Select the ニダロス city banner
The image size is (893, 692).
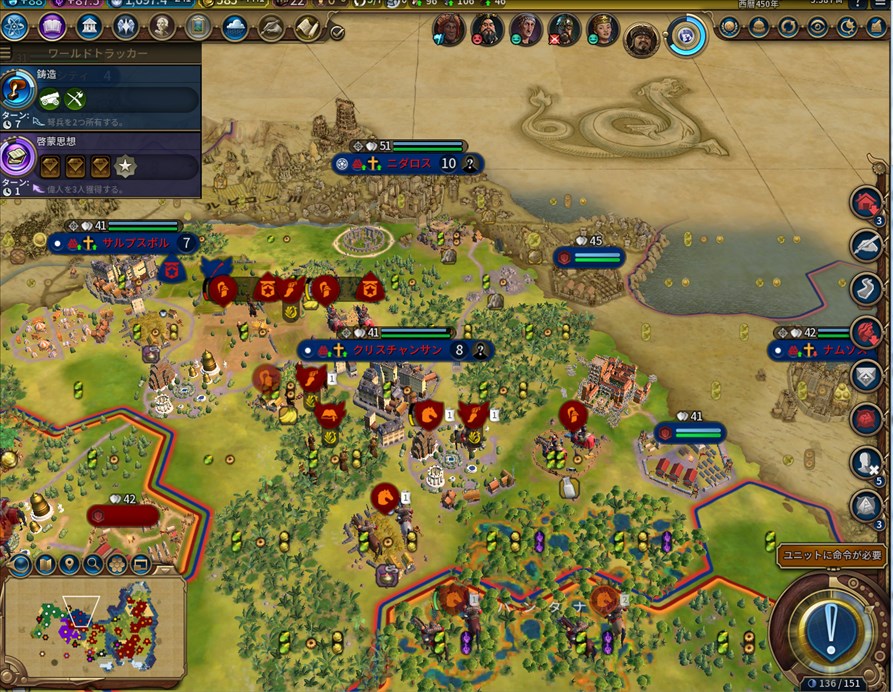(x=408, y=164)
